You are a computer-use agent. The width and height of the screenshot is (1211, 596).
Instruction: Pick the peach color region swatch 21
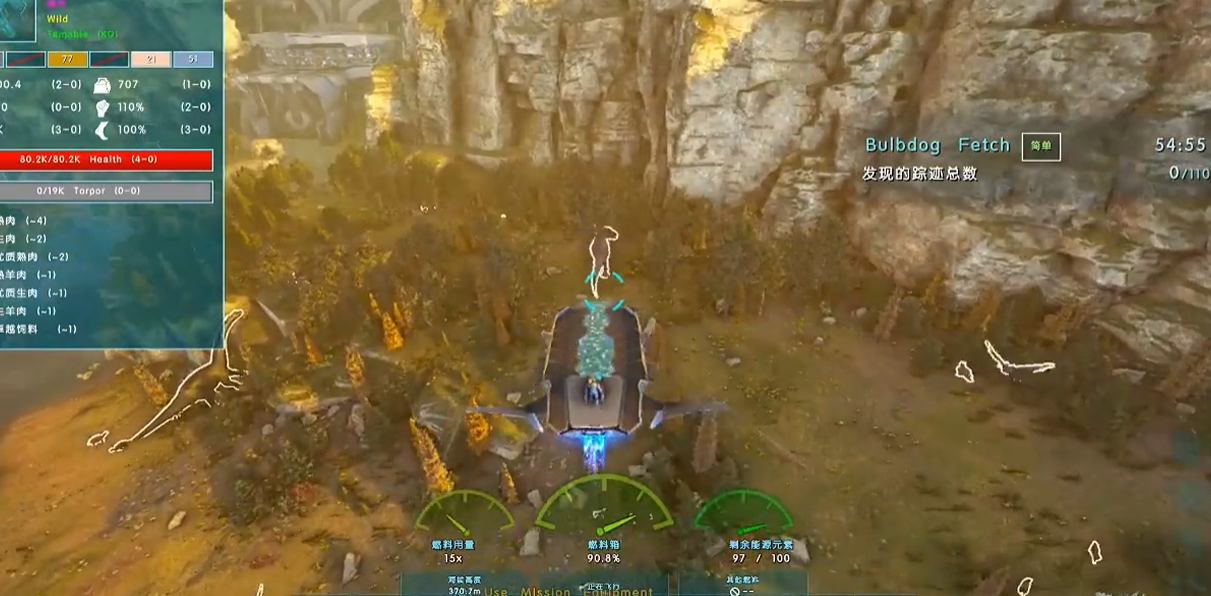(151, 60)
